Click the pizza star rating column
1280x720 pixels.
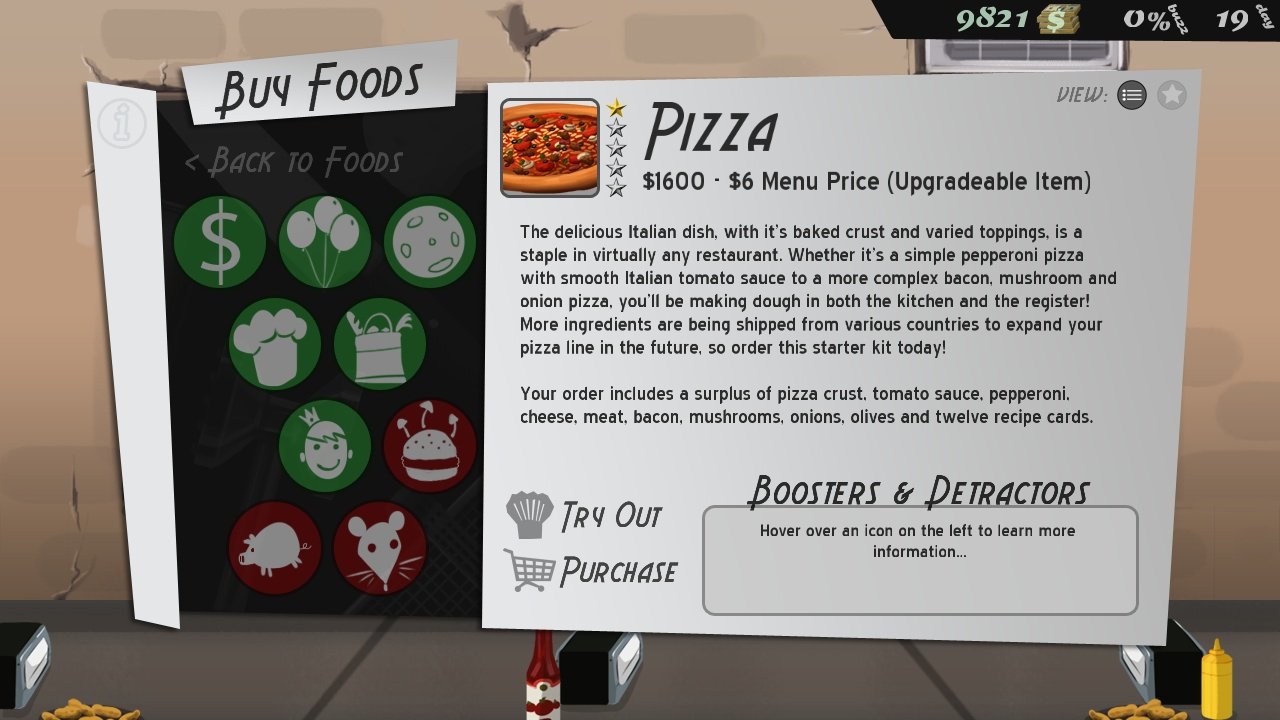(x=617, y=146)
